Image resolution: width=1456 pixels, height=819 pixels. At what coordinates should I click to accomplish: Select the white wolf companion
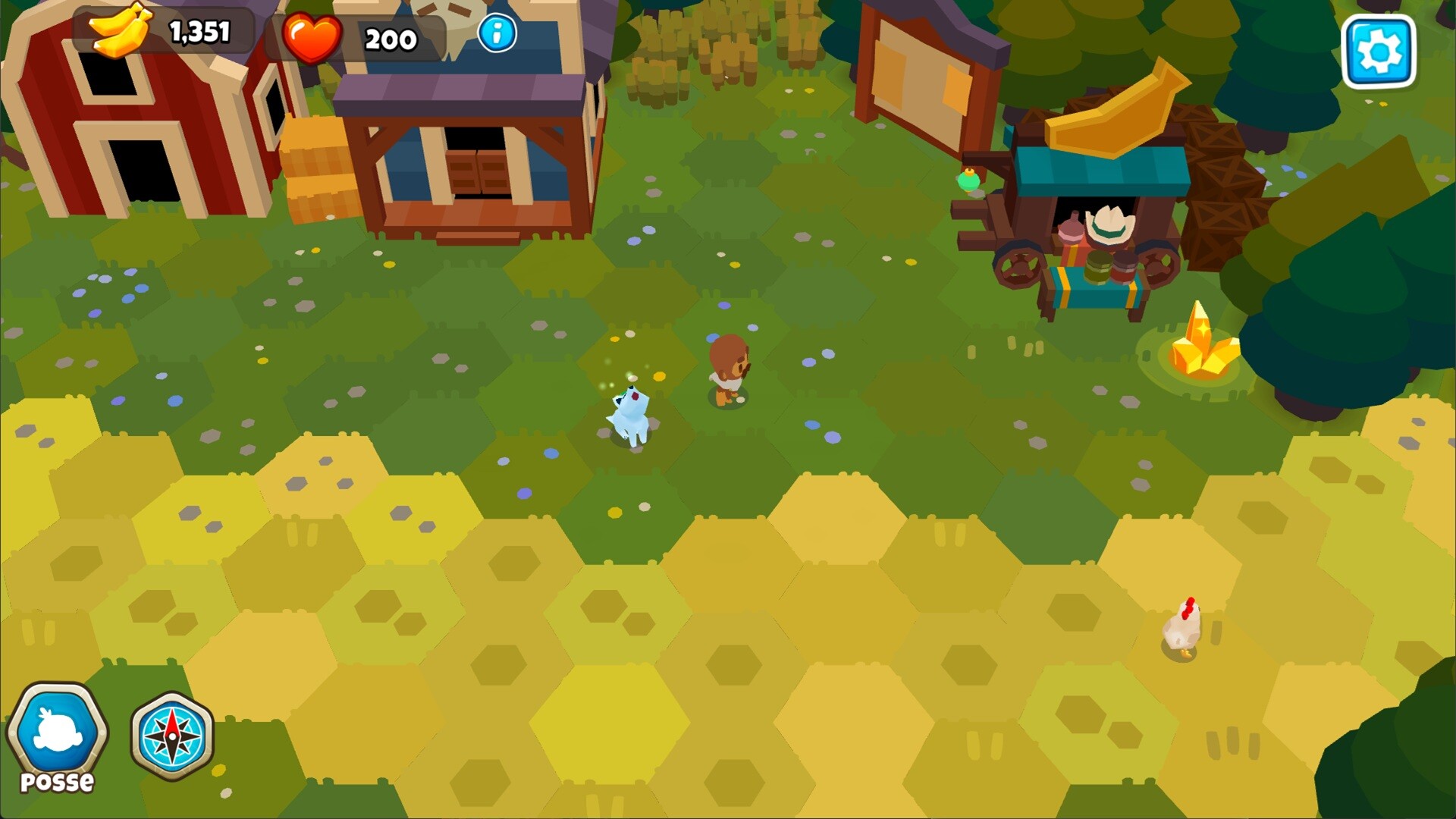coord(629,413)
